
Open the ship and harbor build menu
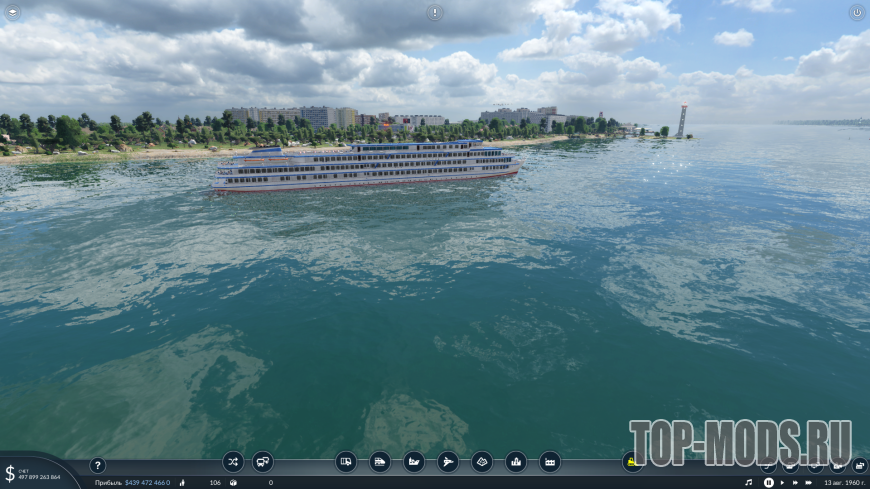point(414,462)
